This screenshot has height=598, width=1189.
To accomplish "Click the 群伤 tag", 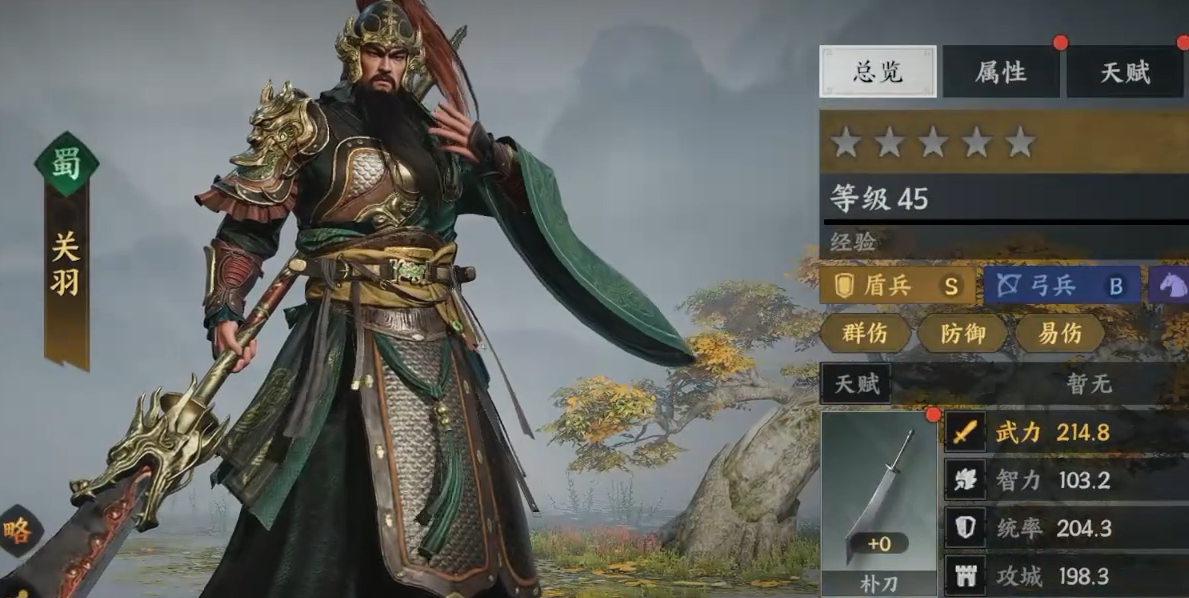I will pos(864,333).
